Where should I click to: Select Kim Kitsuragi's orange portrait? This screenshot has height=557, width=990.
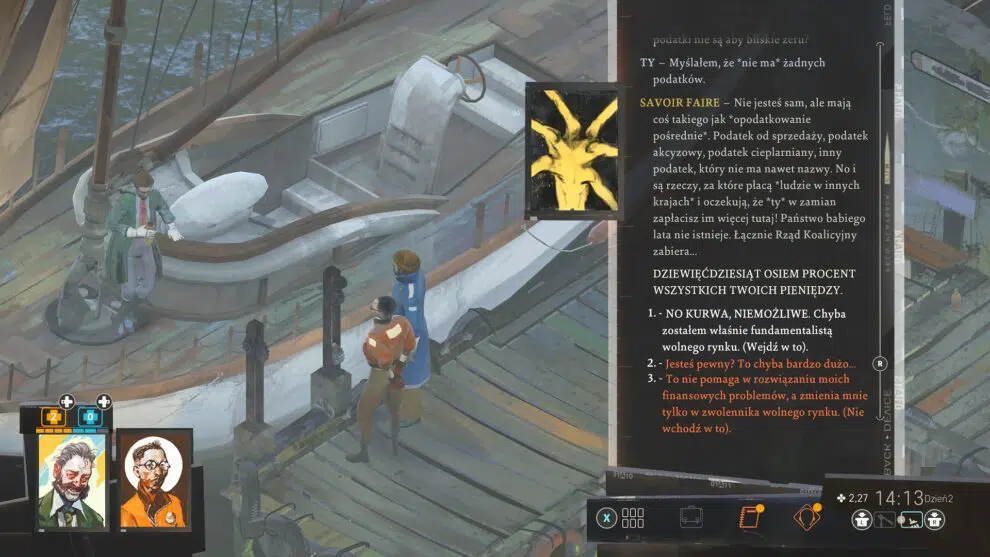pyautogui.click(x=155, y=481)
